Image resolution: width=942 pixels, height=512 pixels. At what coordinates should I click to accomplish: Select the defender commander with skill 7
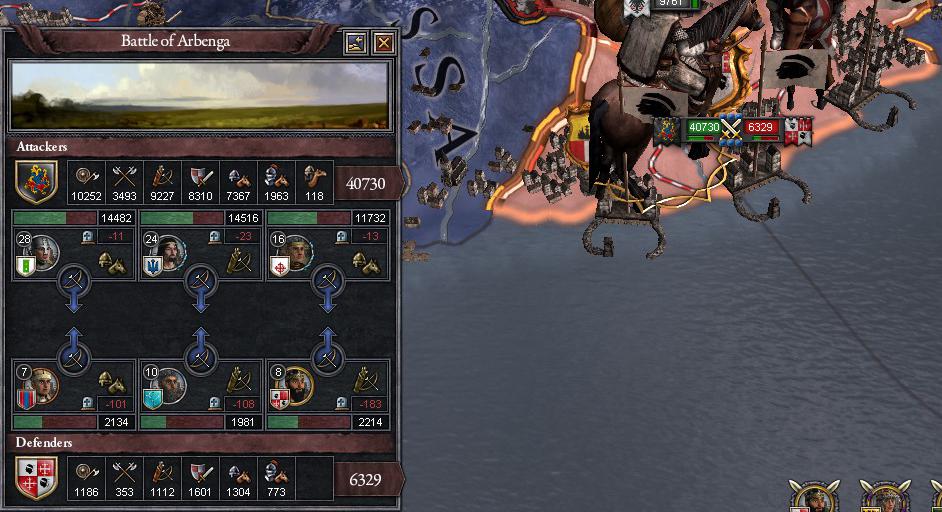coord(43,385)
